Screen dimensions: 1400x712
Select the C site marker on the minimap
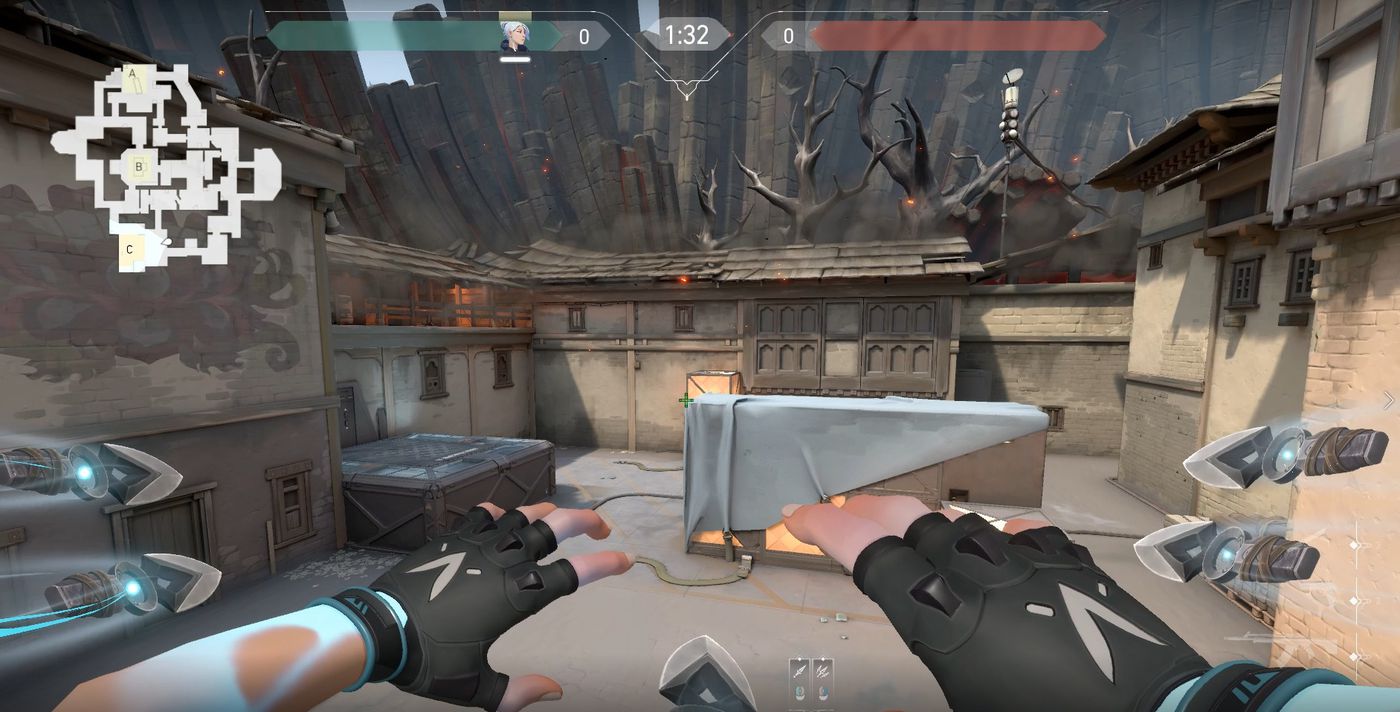pyautogui.click(x=130, y=249)
